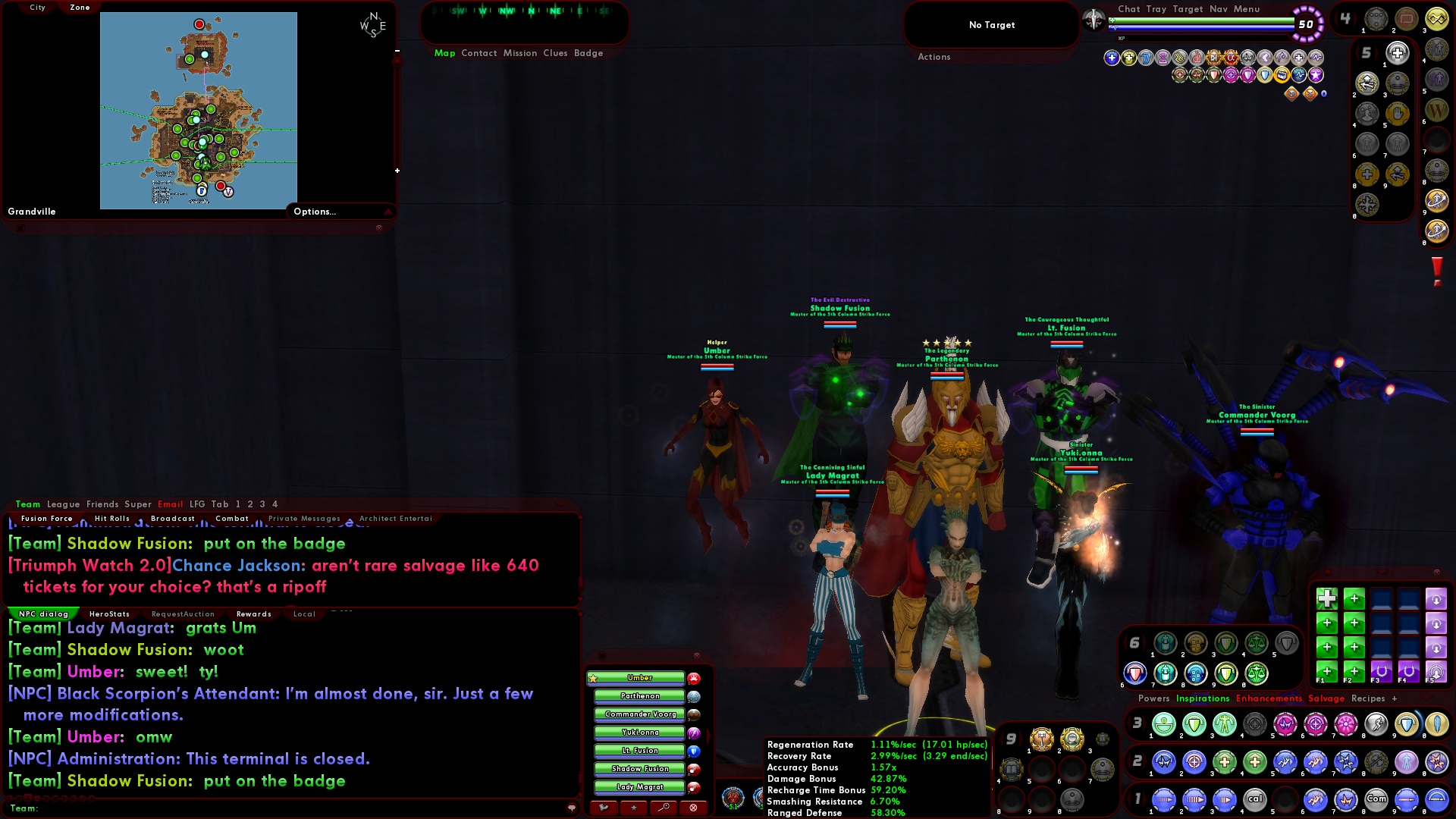The height and width of the screenshot is (819, 1456).
Task: Expand the team window red arrow
Action: click(x=708, y=734)
